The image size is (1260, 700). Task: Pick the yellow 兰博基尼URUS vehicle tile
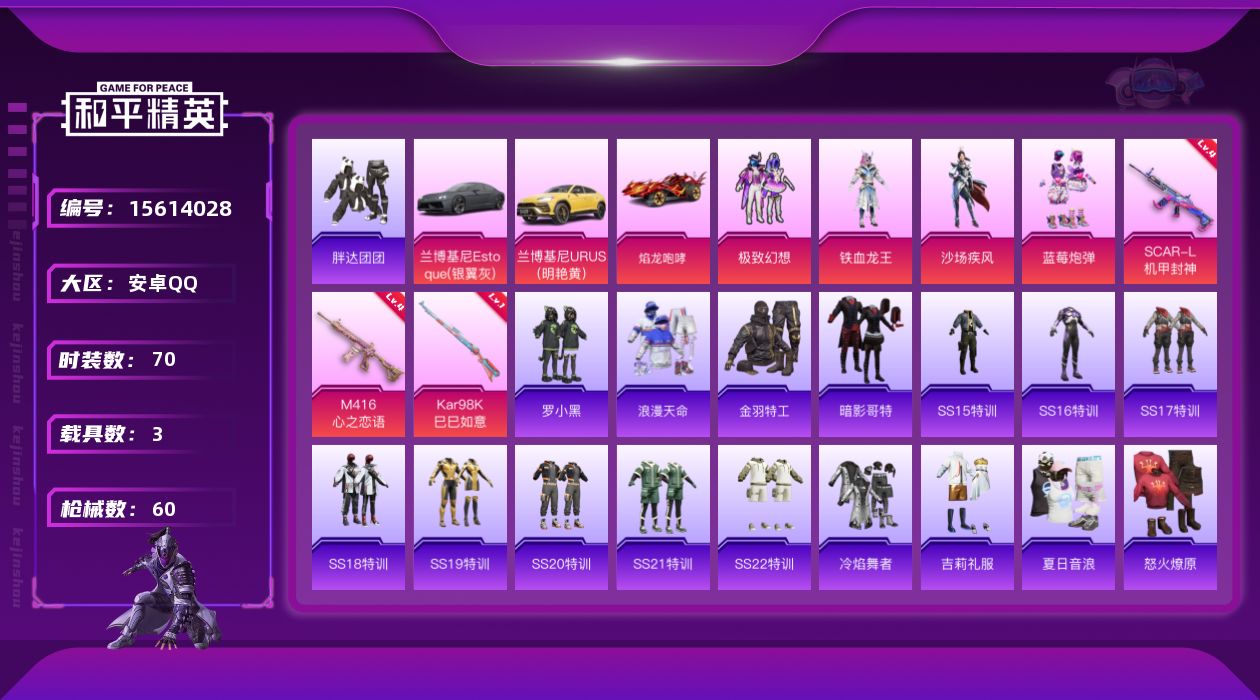561,210
